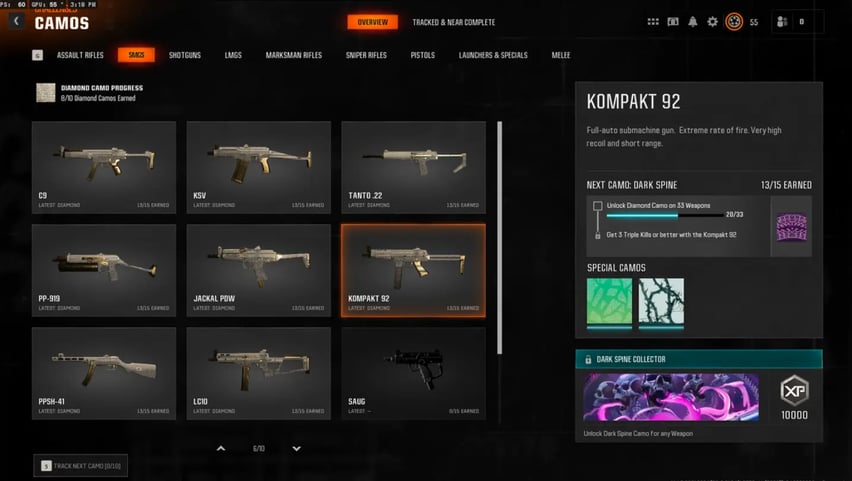This screenshot has height=481, width=852.
Task: Switch to LMGs category
Action: click(233, 55)
